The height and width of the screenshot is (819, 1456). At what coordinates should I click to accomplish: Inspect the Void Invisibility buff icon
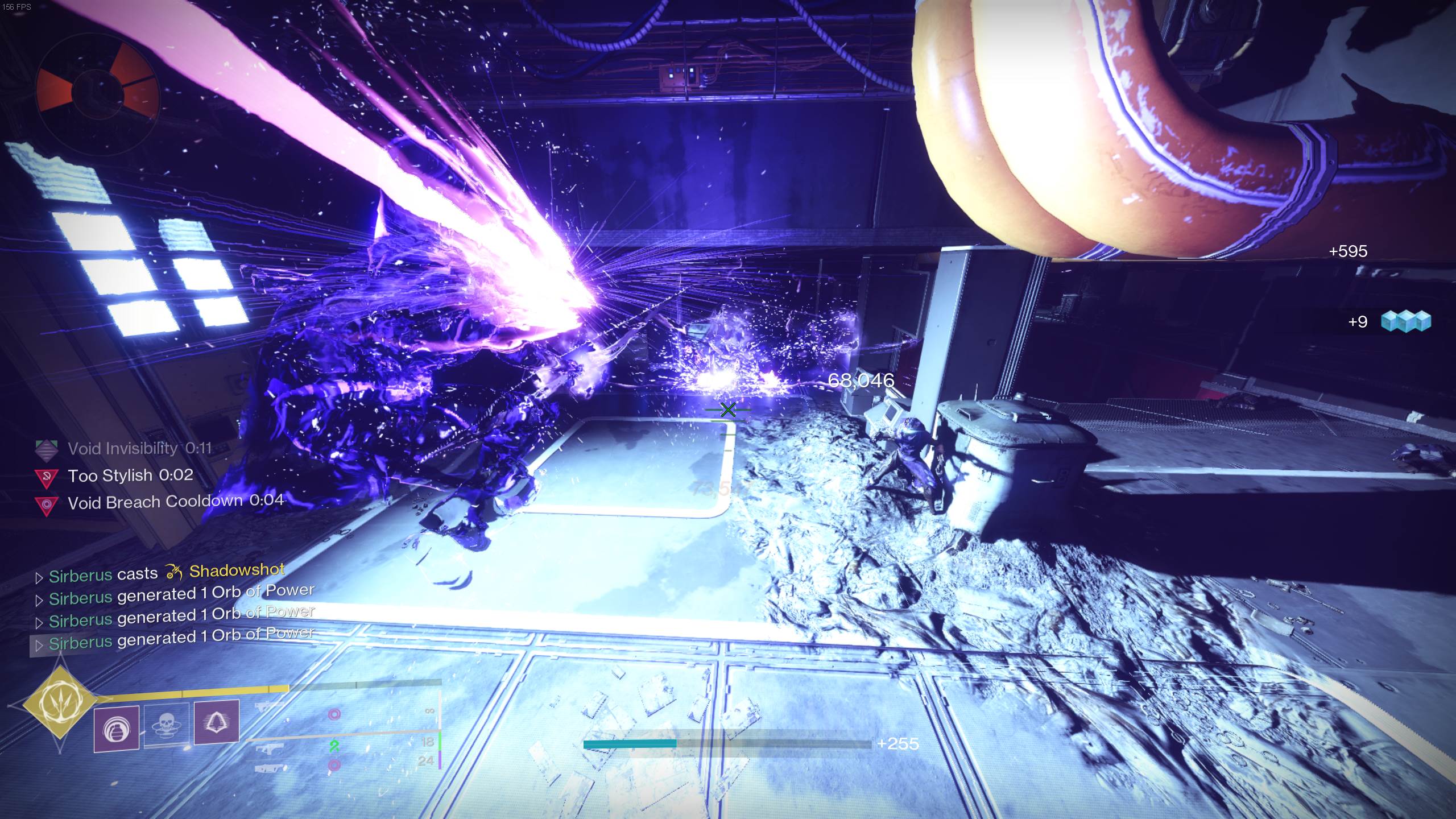[x=47, y=450]
